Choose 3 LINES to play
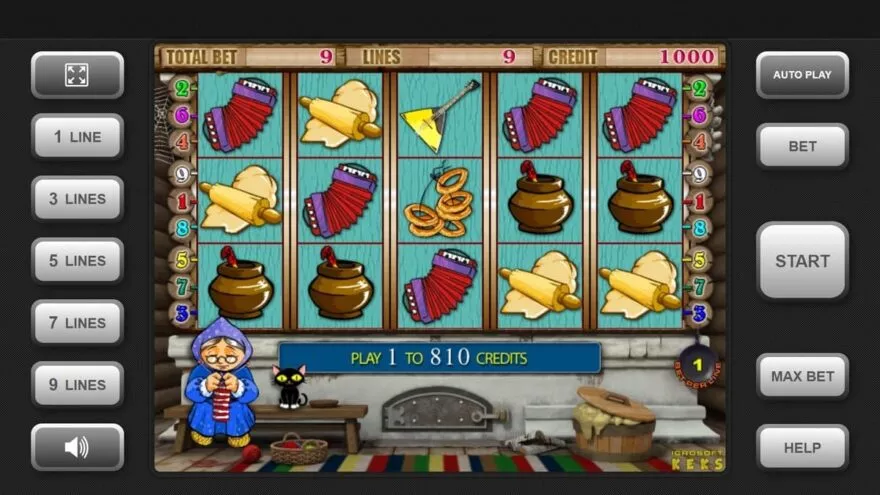Image resolution: width=880 pixels, height=495 pixels. pos(77,199)
